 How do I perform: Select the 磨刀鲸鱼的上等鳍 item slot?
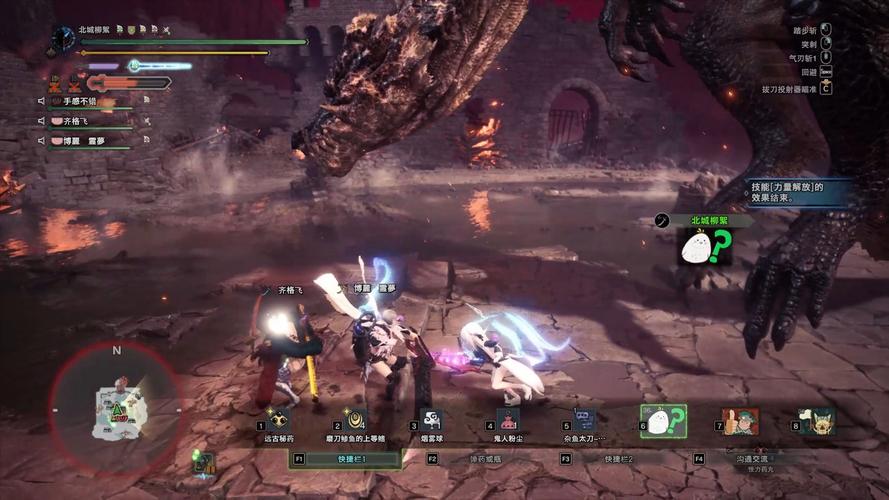coord(354,420)
